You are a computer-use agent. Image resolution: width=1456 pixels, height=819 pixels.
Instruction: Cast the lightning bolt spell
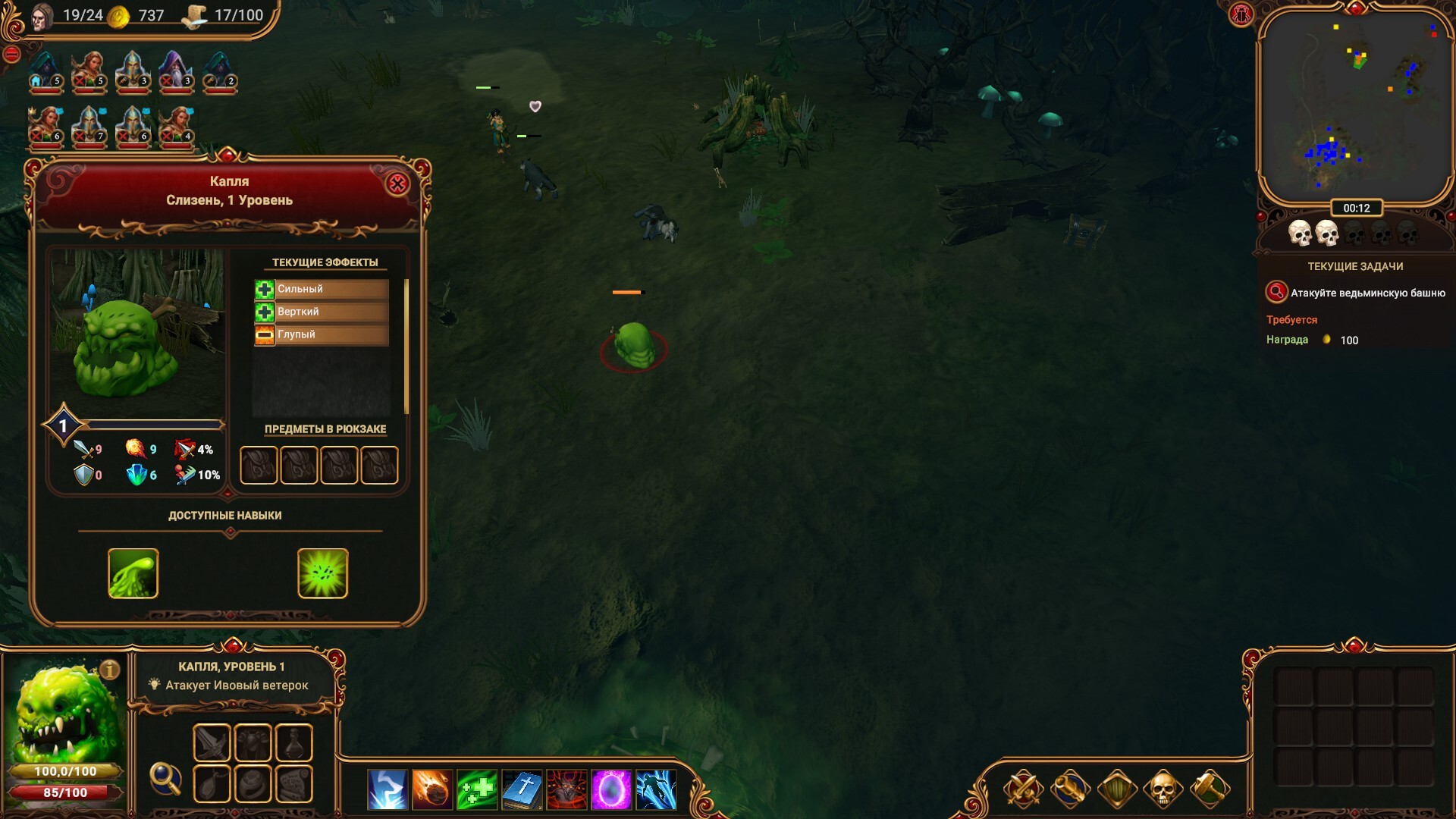click(388, 789)
